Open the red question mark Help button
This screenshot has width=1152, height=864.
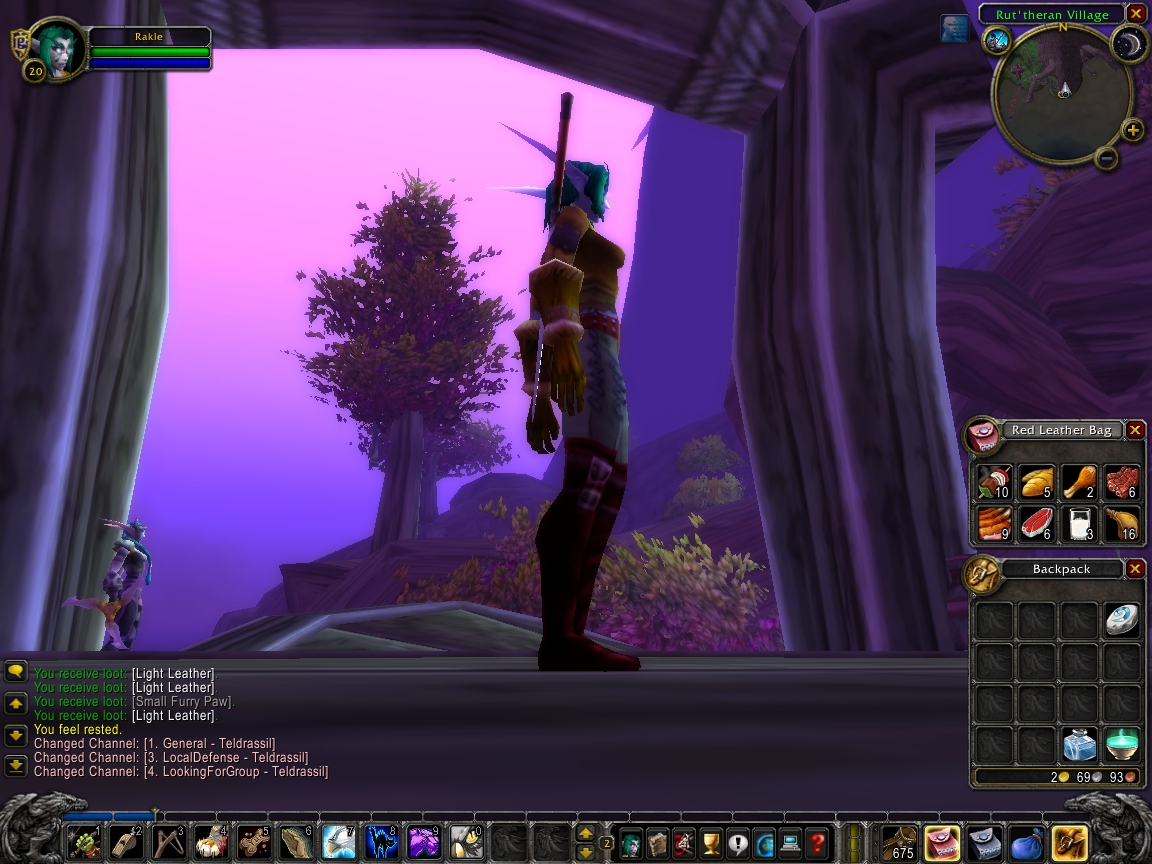817,842
